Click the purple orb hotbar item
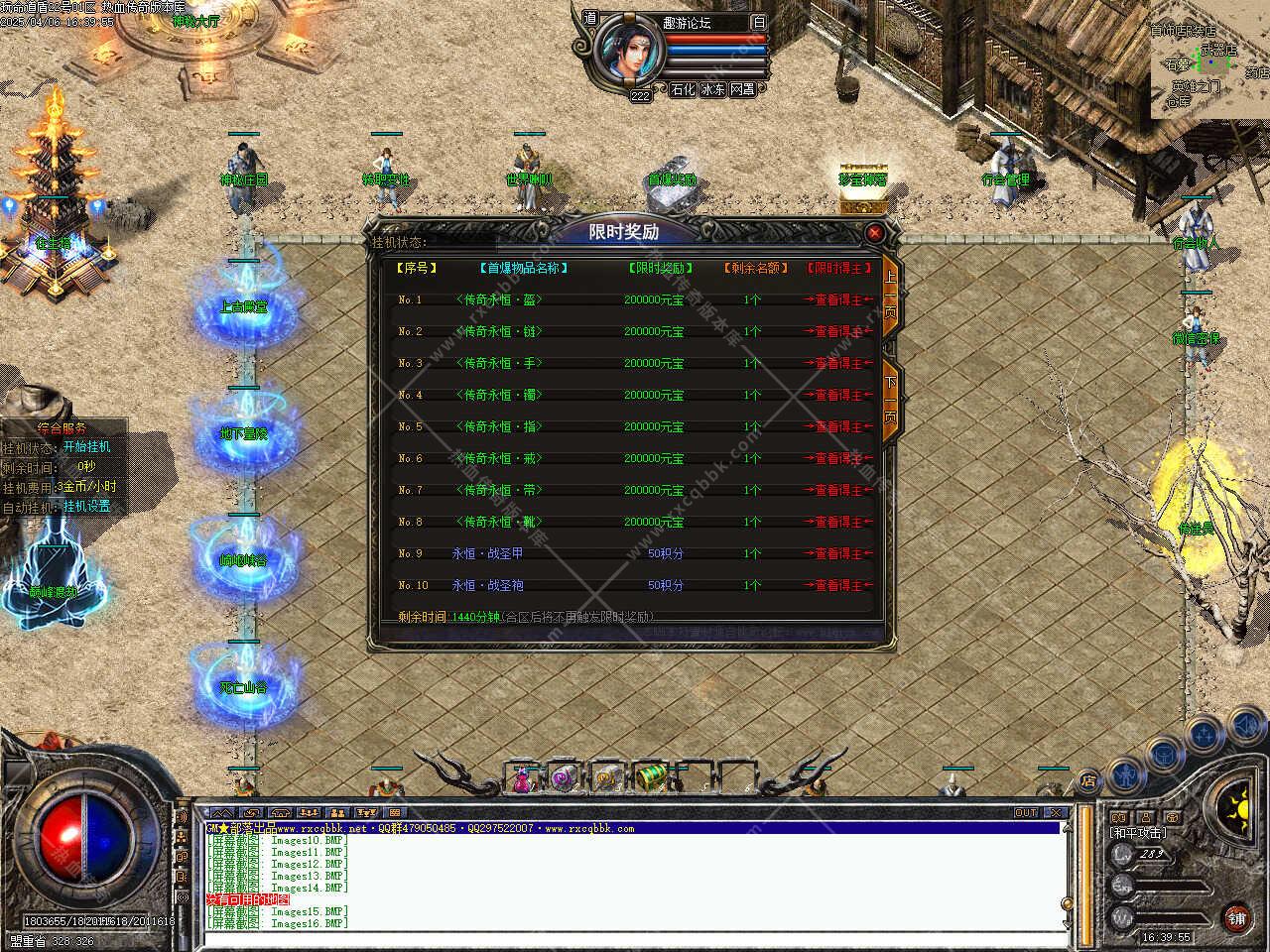 click(x=564, y=778)
